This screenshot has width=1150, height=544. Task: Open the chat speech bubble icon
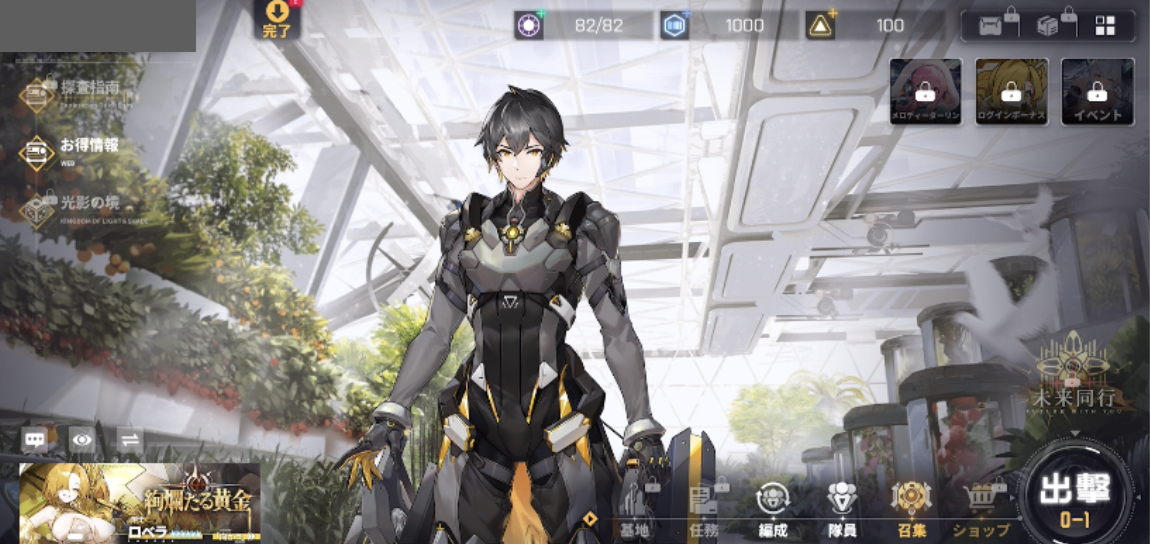(x=36, y=440)
